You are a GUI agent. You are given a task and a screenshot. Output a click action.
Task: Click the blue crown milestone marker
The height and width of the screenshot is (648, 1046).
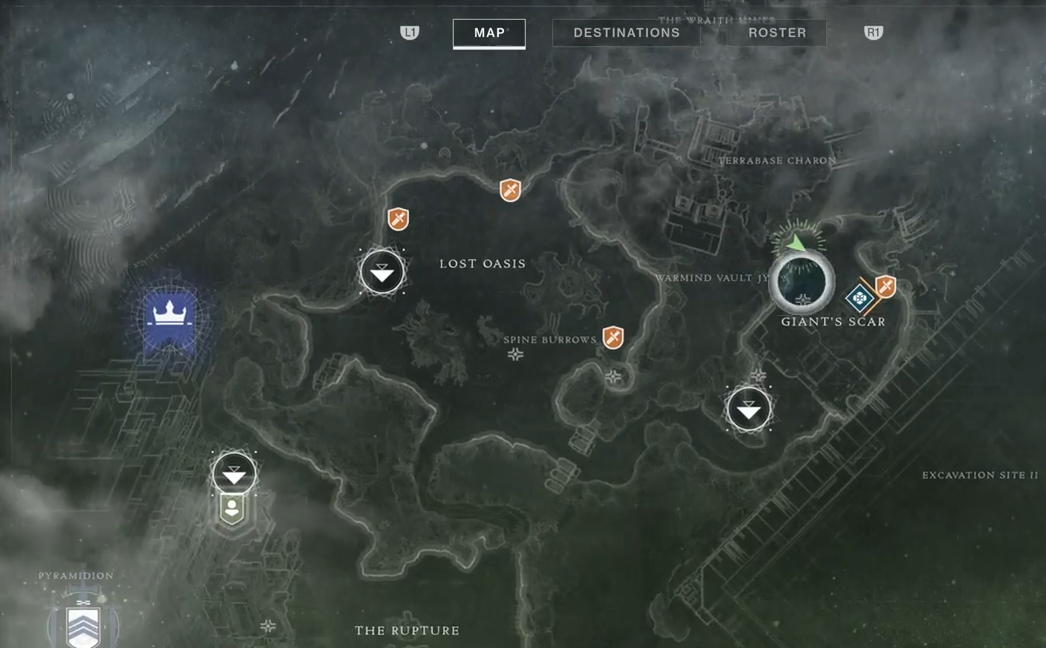tap(170, 320)
